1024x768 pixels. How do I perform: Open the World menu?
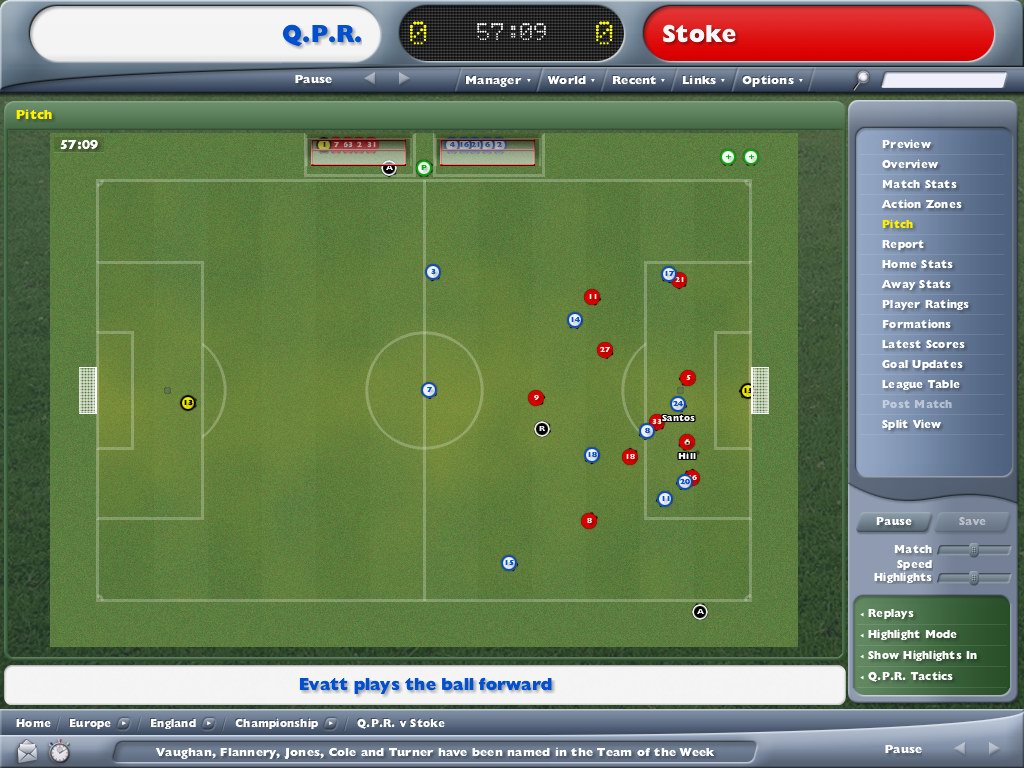coord(570,80)
